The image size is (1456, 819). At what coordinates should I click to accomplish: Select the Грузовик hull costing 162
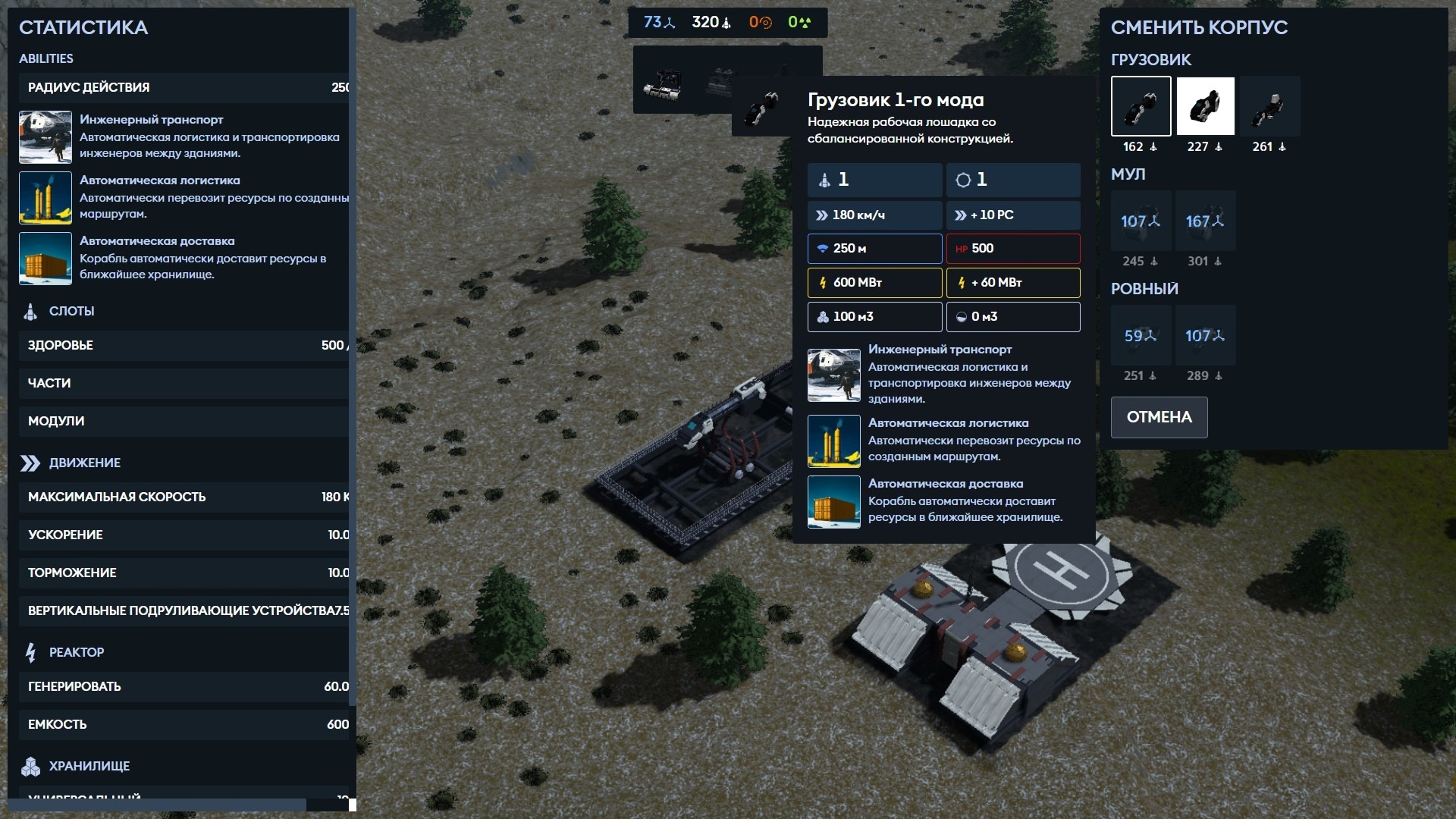pyautogui.click(x=1141, y=106)
